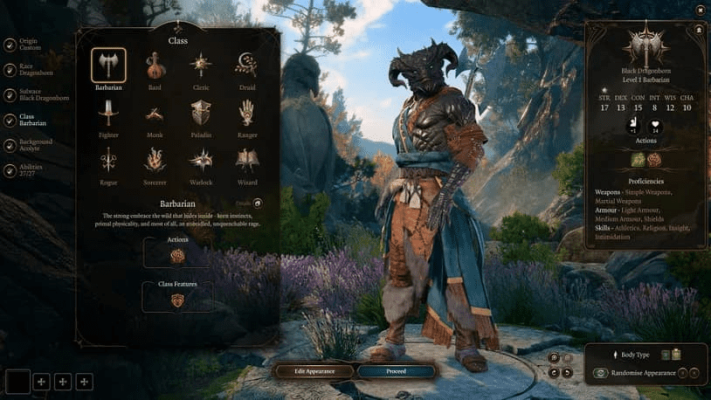Select the Bard class
Viewport: 711px width, 400px height.
pos(155,66)
